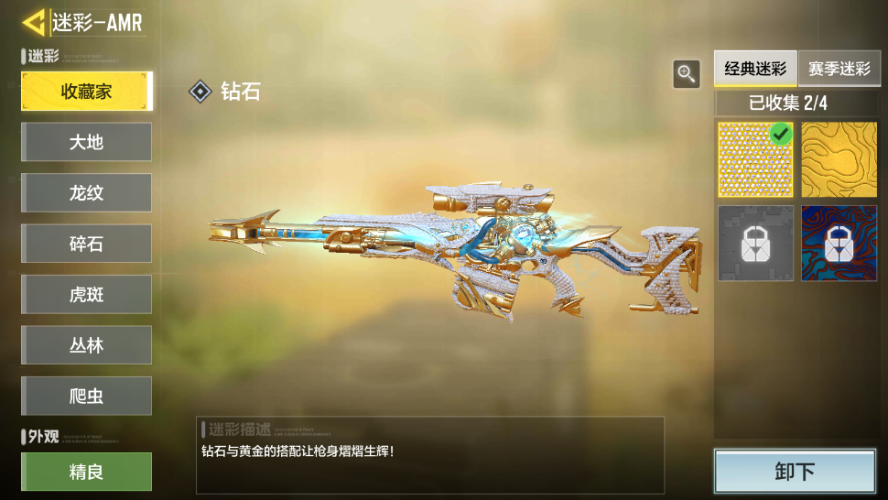Go back using the yellow arrow

[x=33, y=22]
